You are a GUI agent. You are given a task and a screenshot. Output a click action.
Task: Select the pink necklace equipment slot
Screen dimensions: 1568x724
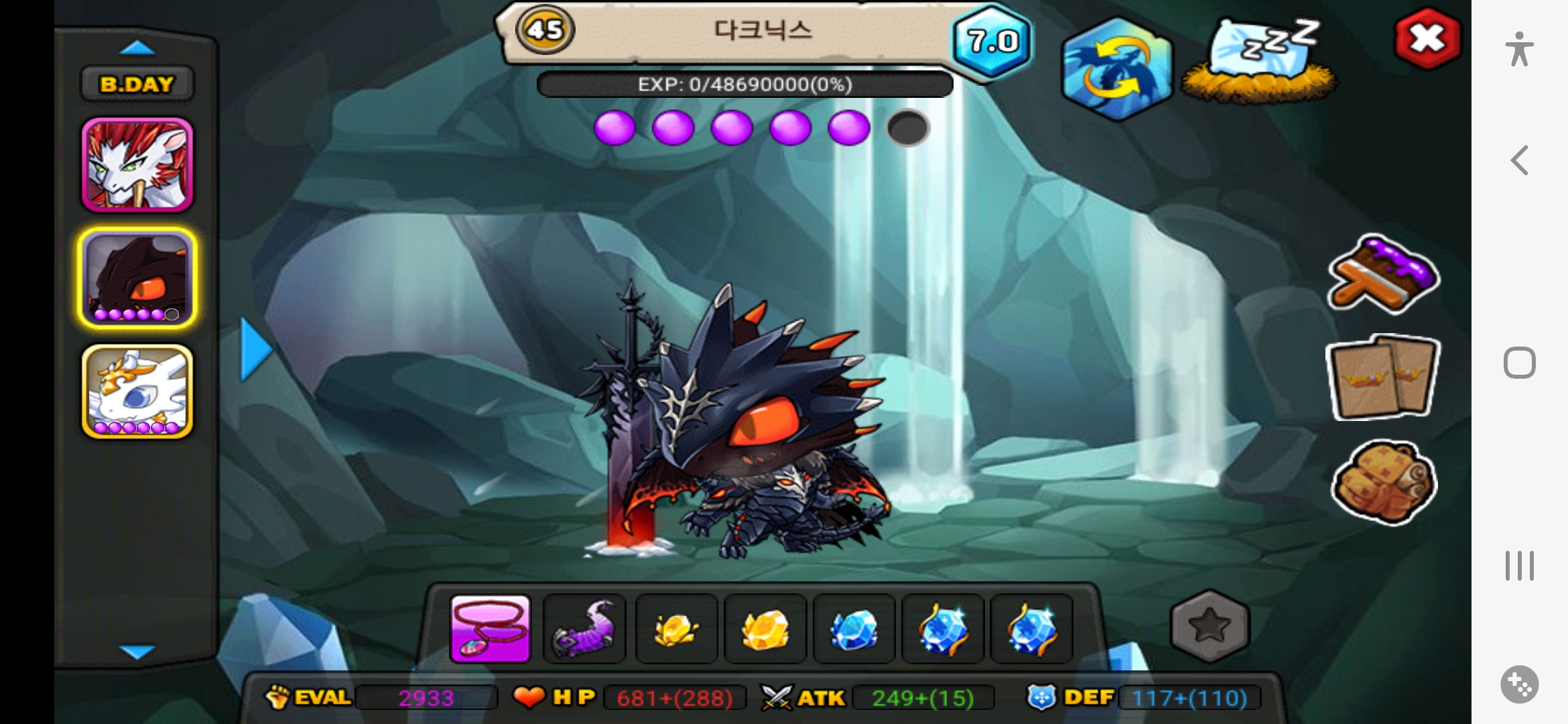(x=491, y=629)
